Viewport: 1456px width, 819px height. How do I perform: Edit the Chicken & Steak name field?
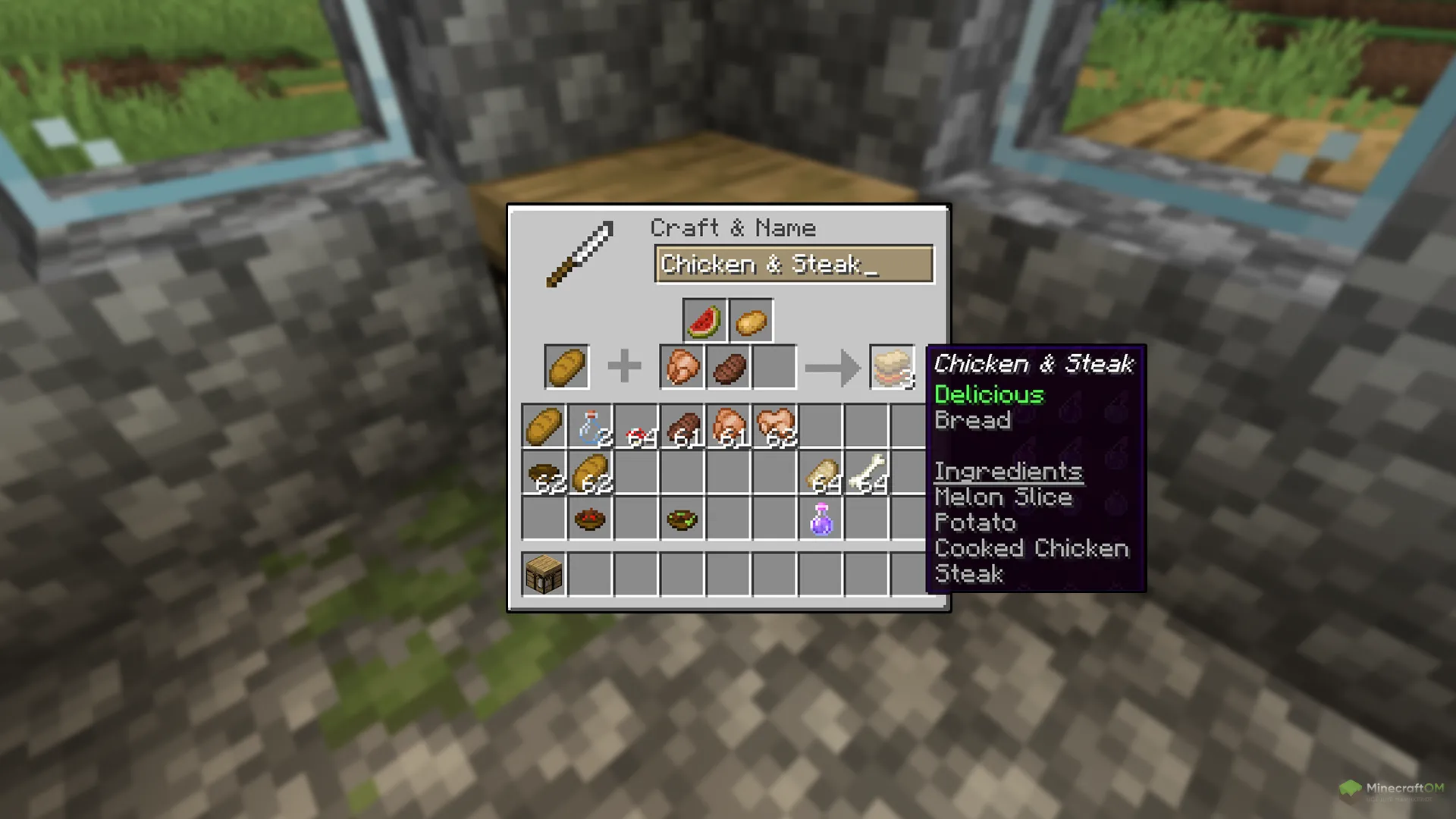793,264
